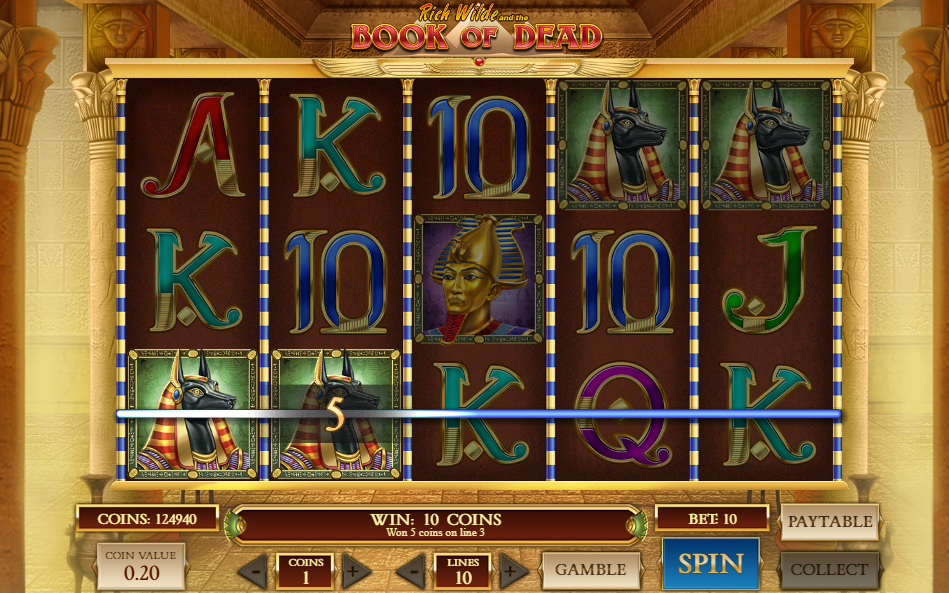Gamble the 10 coin win

pos(590,570)
